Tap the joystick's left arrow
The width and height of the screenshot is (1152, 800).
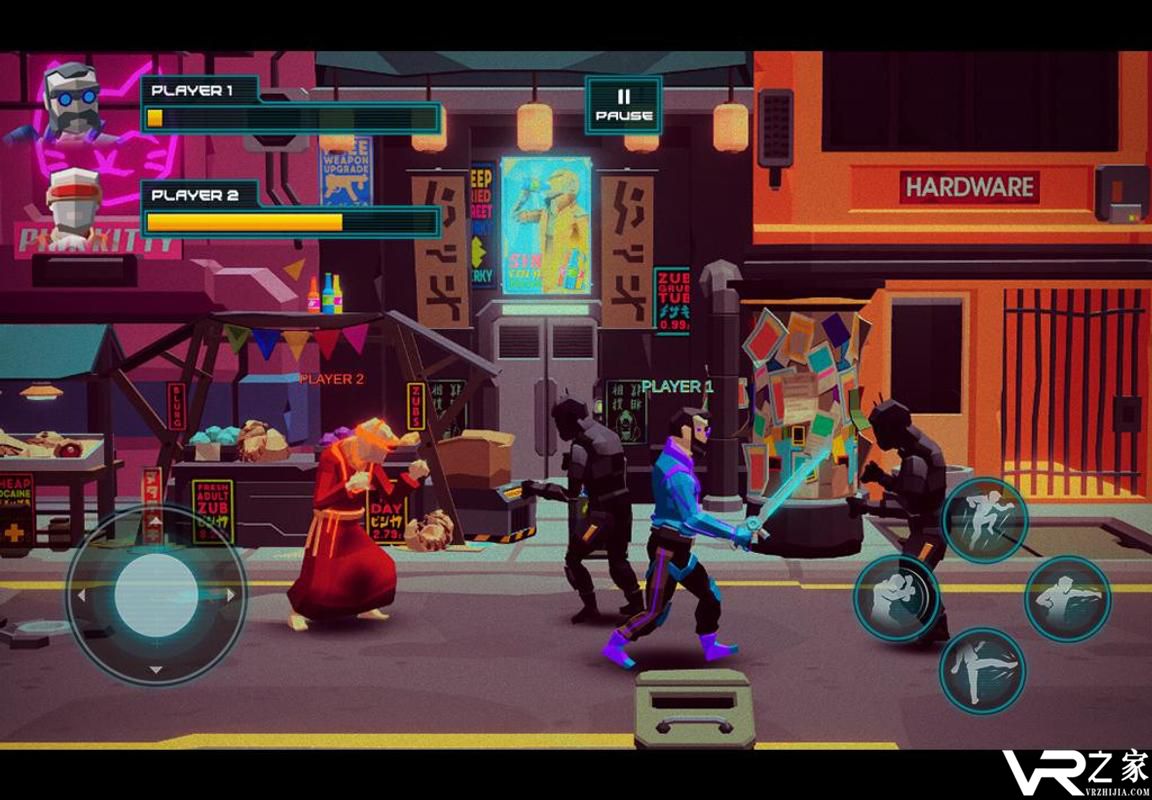click(x=81, y=596)
